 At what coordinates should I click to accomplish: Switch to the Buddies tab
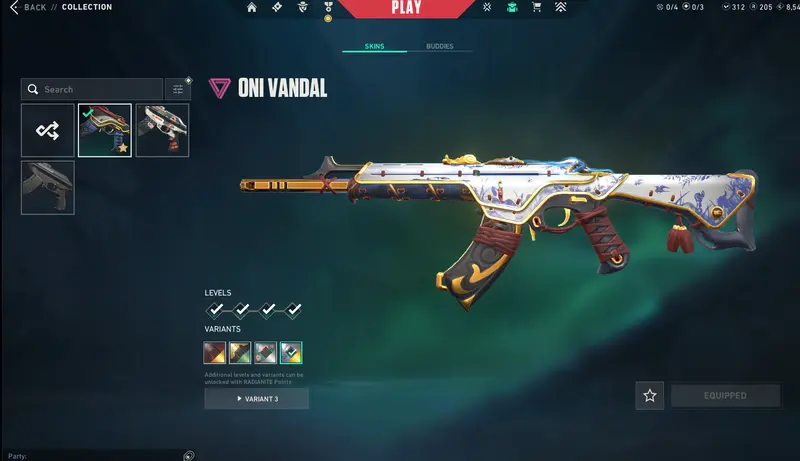(x=439, y=47)
